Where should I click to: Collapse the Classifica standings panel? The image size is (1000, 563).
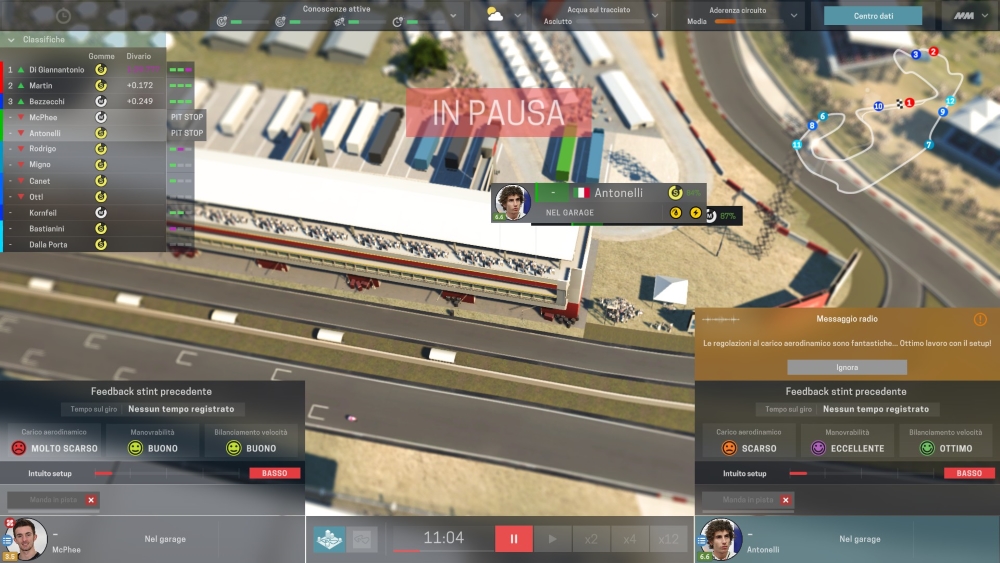pyautogui.click(x=10, y=40)
